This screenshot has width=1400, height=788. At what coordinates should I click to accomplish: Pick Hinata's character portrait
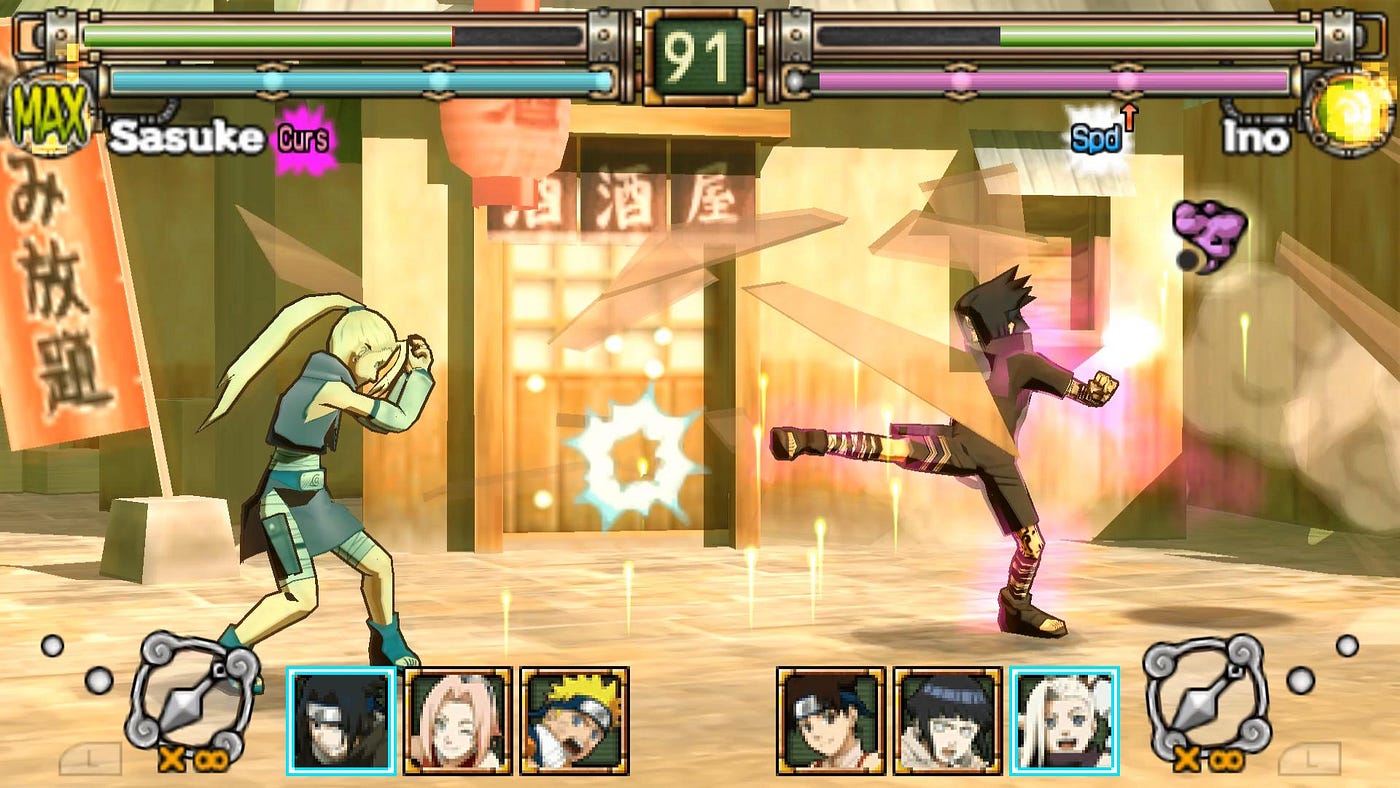947,720
